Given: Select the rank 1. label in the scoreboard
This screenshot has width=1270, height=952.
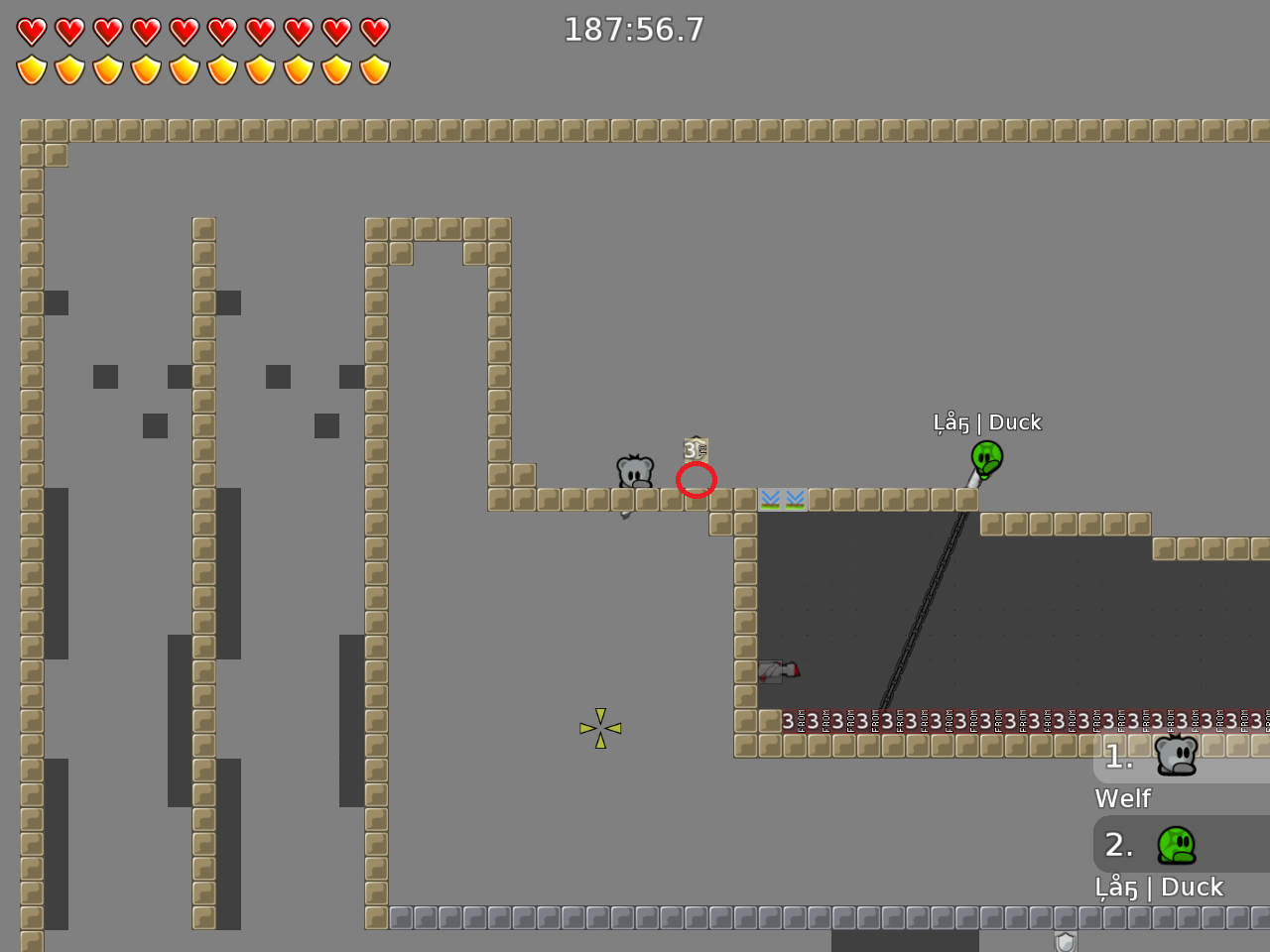Looking at the screenshot, I should pyautogui.click(x=1118, y=757).
